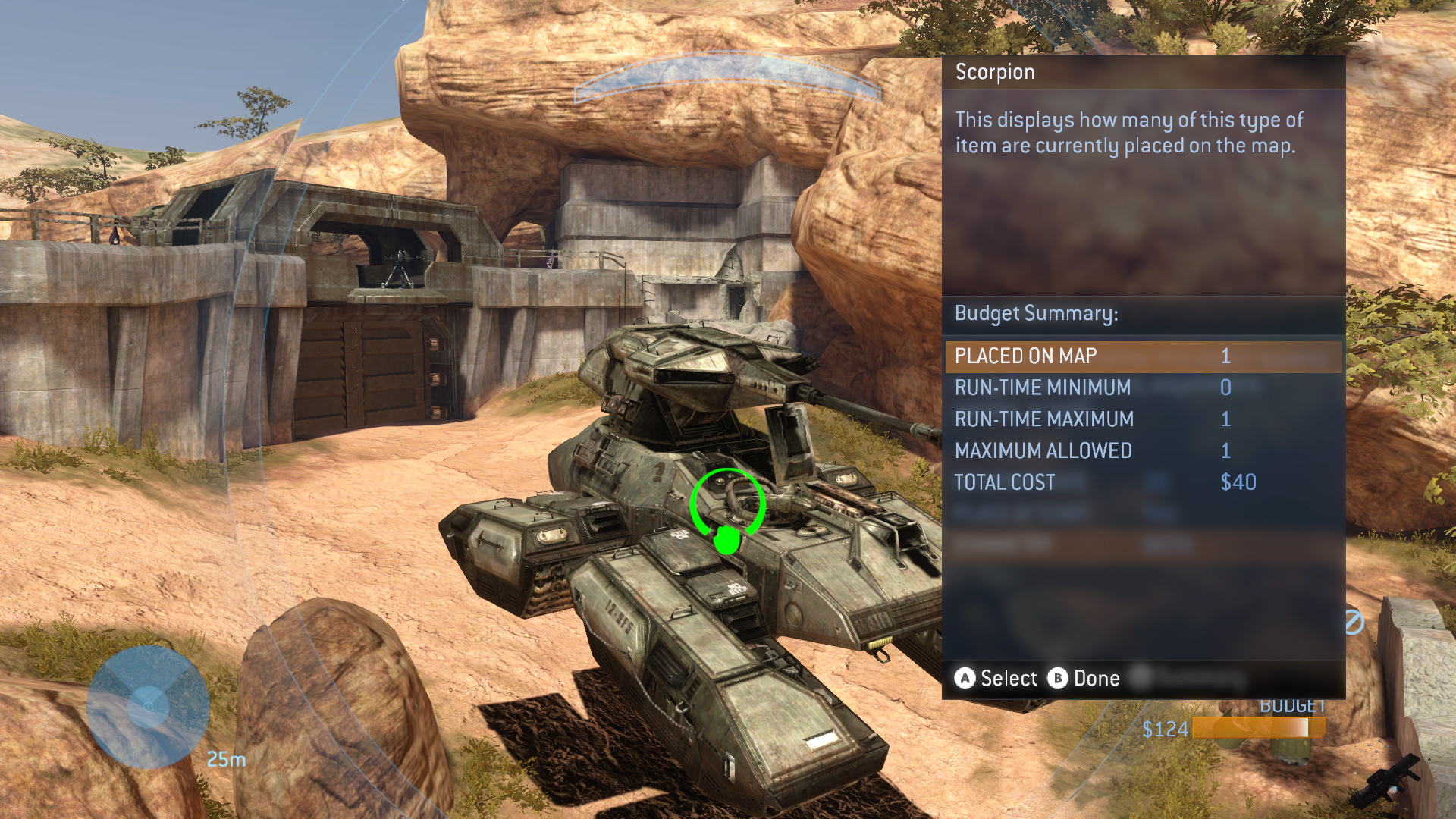Image resolution: width=1456 pixels, height=819 pixels.
Task: Click the MAXIMUM ALLOWED row
Action: 1142,451
